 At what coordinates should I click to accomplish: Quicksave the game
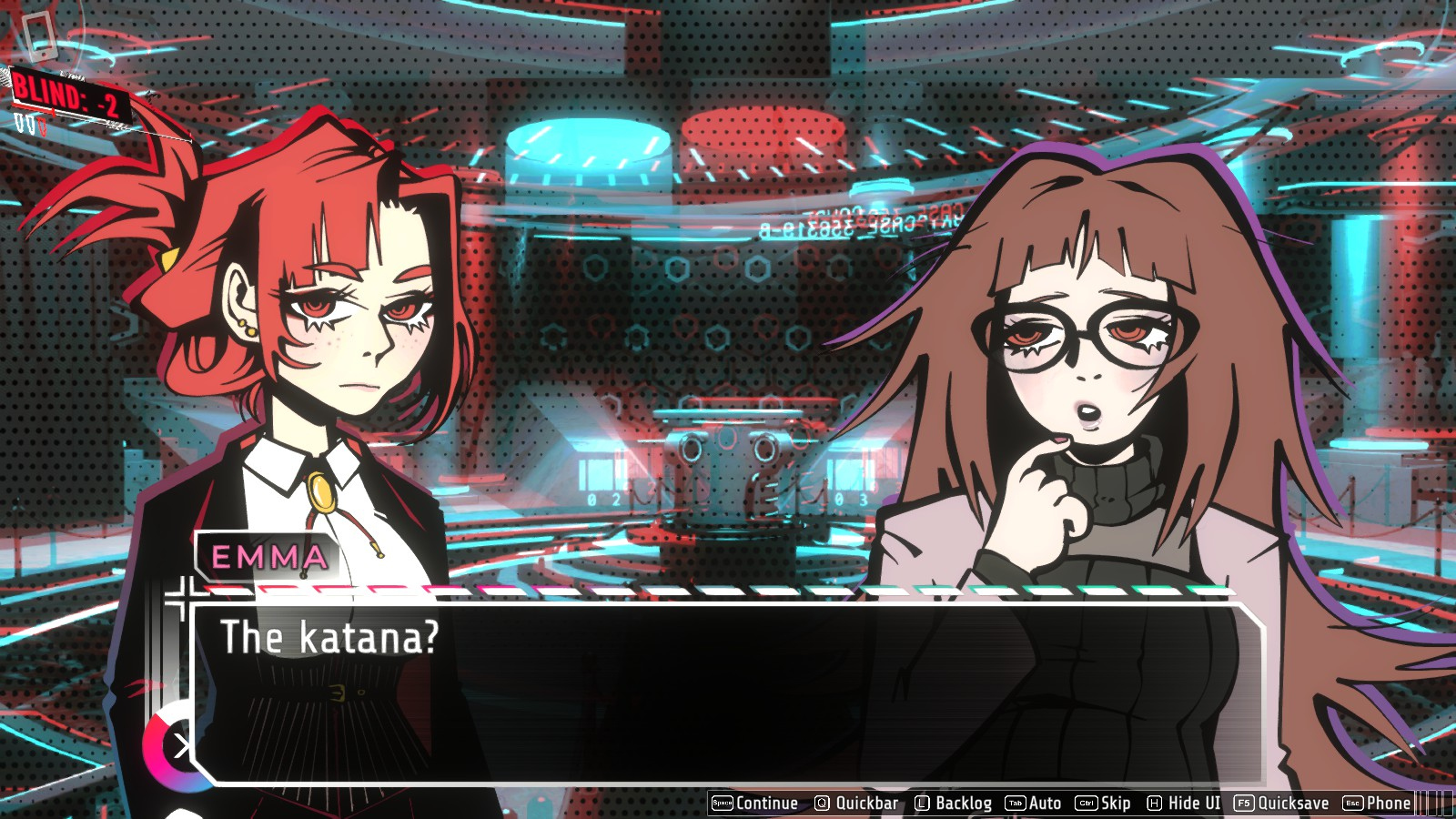pos(1281,803)
